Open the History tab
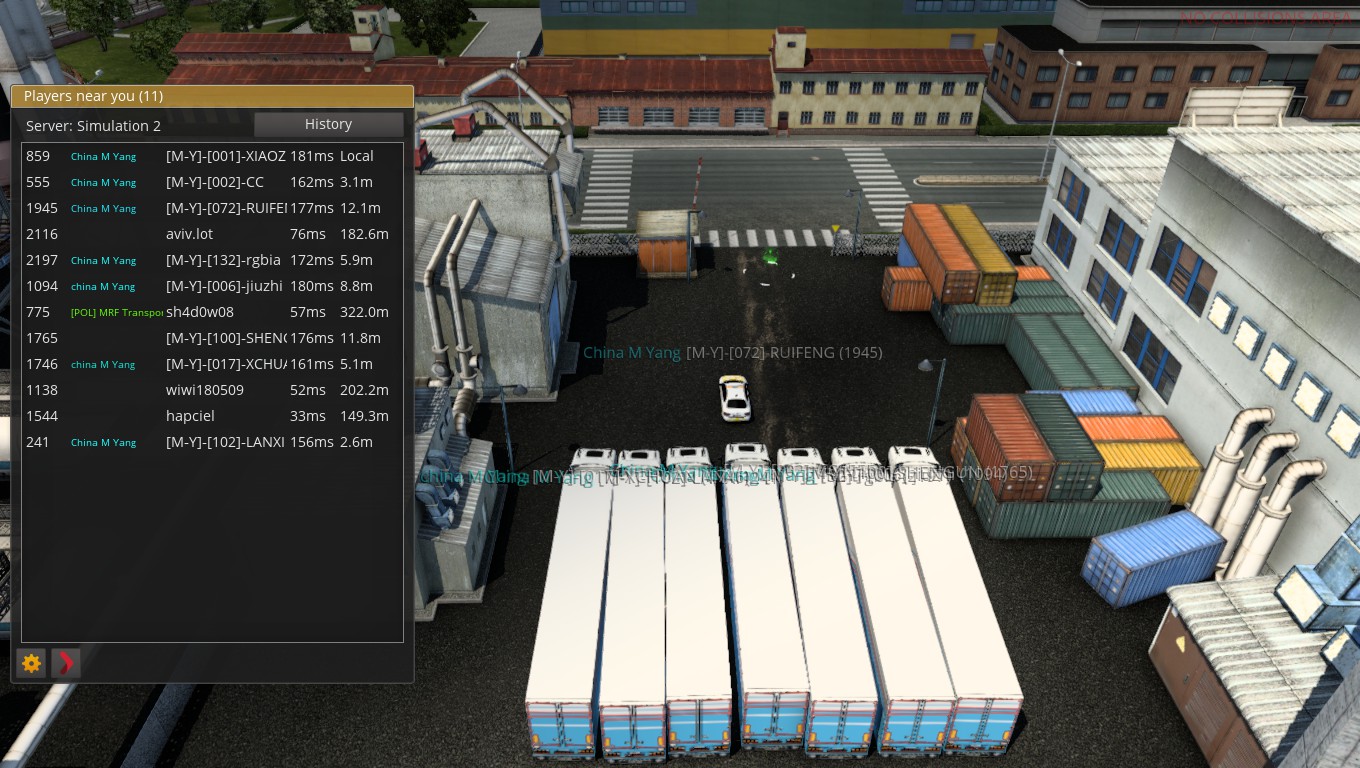This screenshot has width=1360, height=768. (328, 124)
